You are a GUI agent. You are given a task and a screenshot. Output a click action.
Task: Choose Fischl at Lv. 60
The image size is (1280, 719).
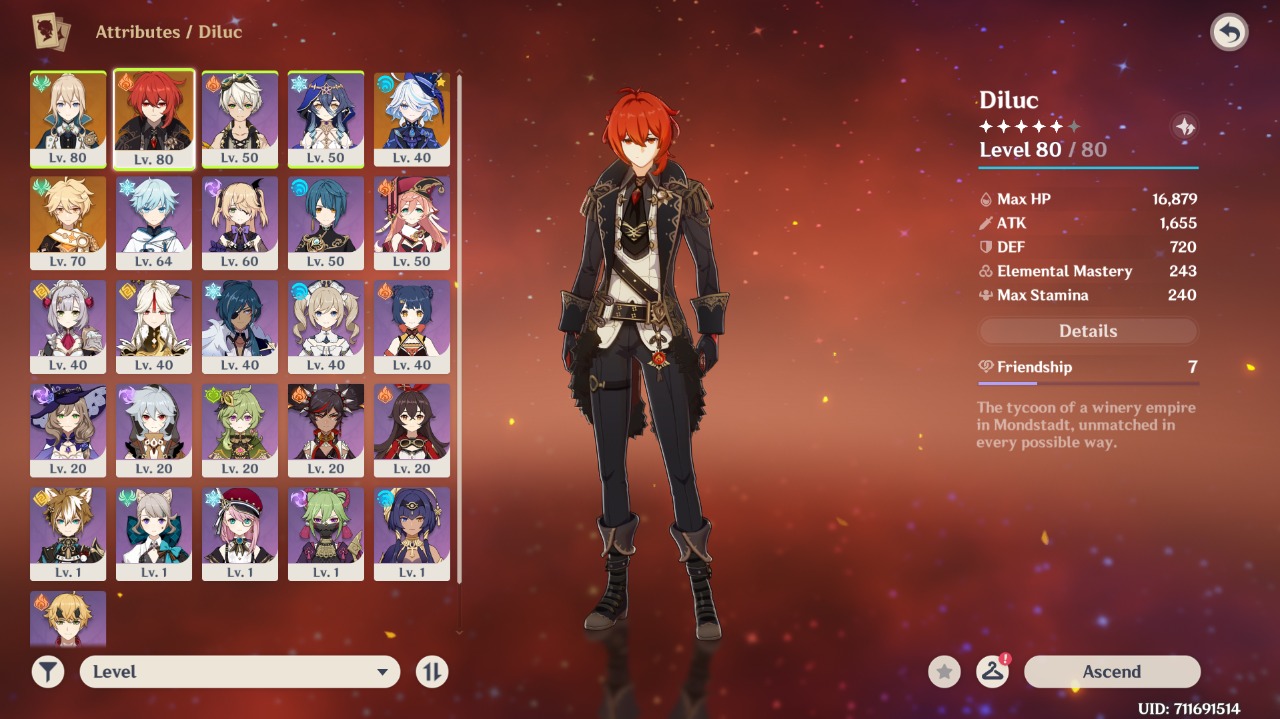tap(240, 222)
